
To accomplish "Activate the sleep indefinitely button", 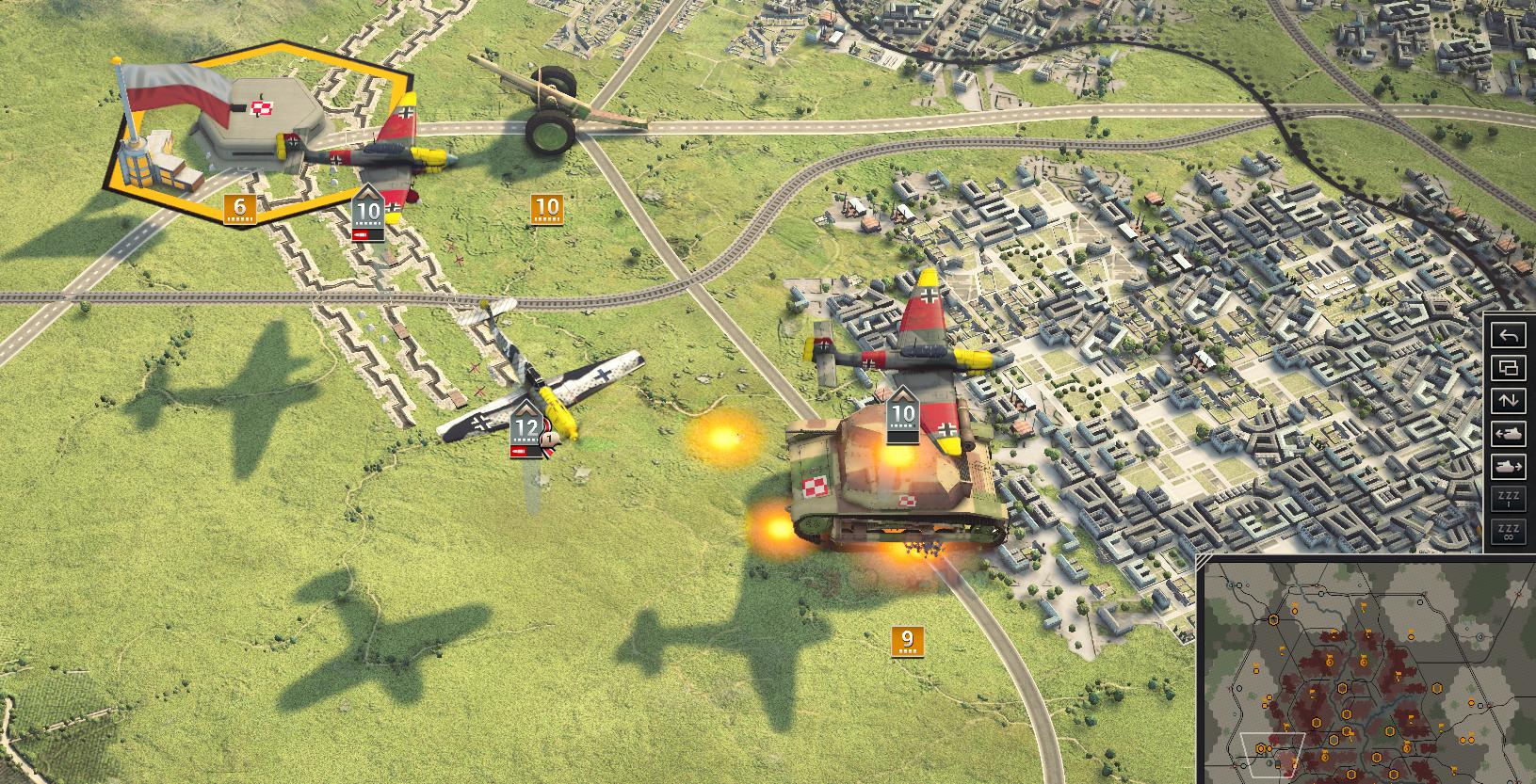I will 1510,533.
